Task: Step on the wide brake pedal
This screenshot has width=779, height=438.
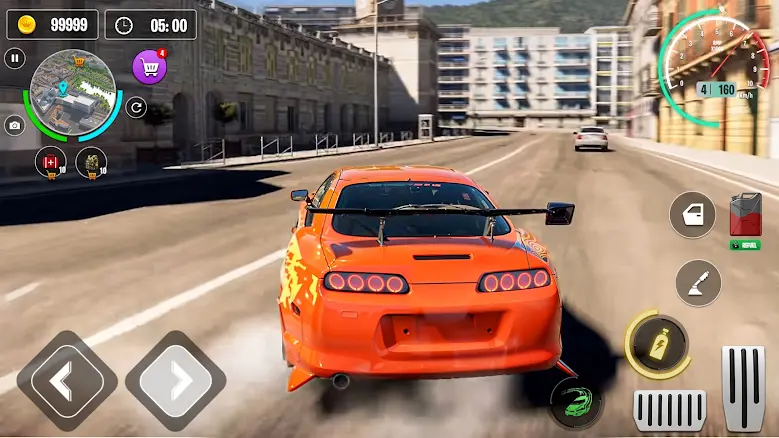Action: 669,409
